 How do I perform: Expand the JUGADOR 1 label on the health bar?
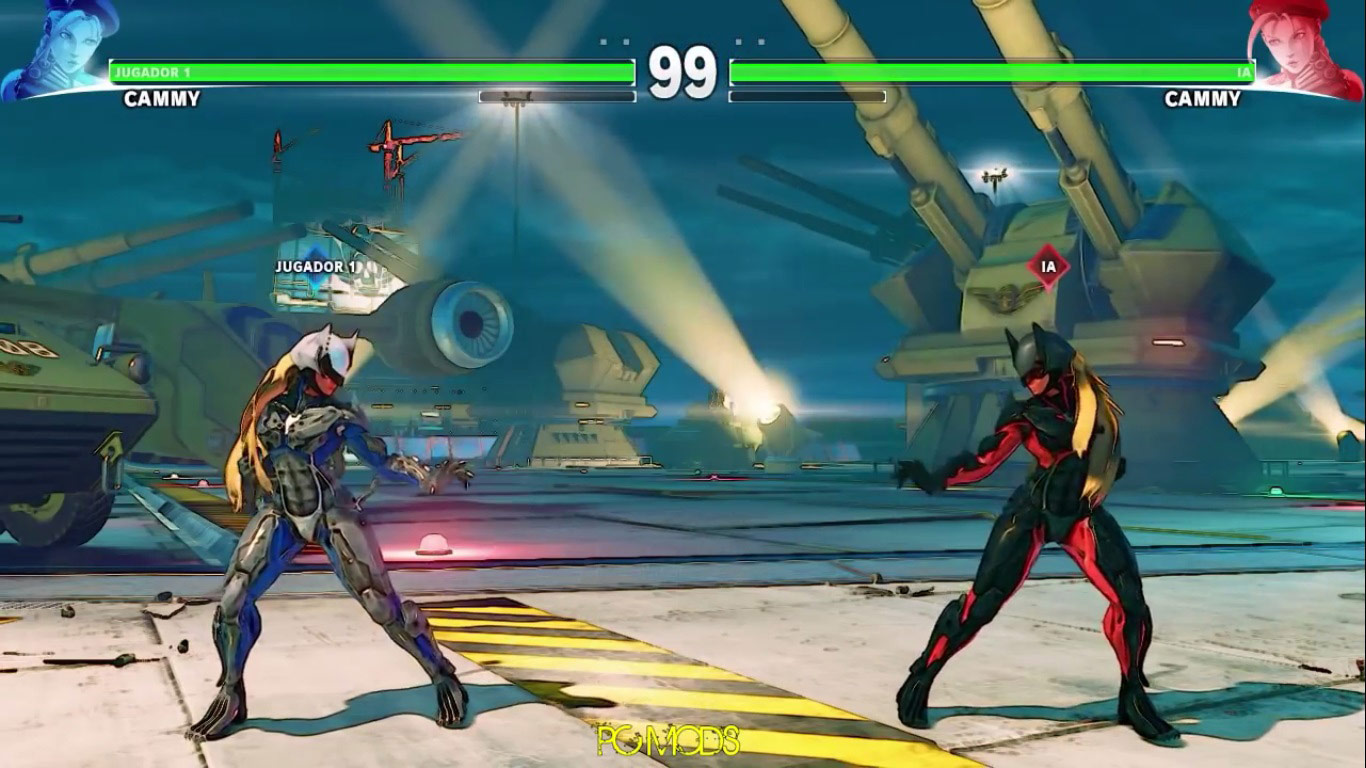tap(150, 70)
